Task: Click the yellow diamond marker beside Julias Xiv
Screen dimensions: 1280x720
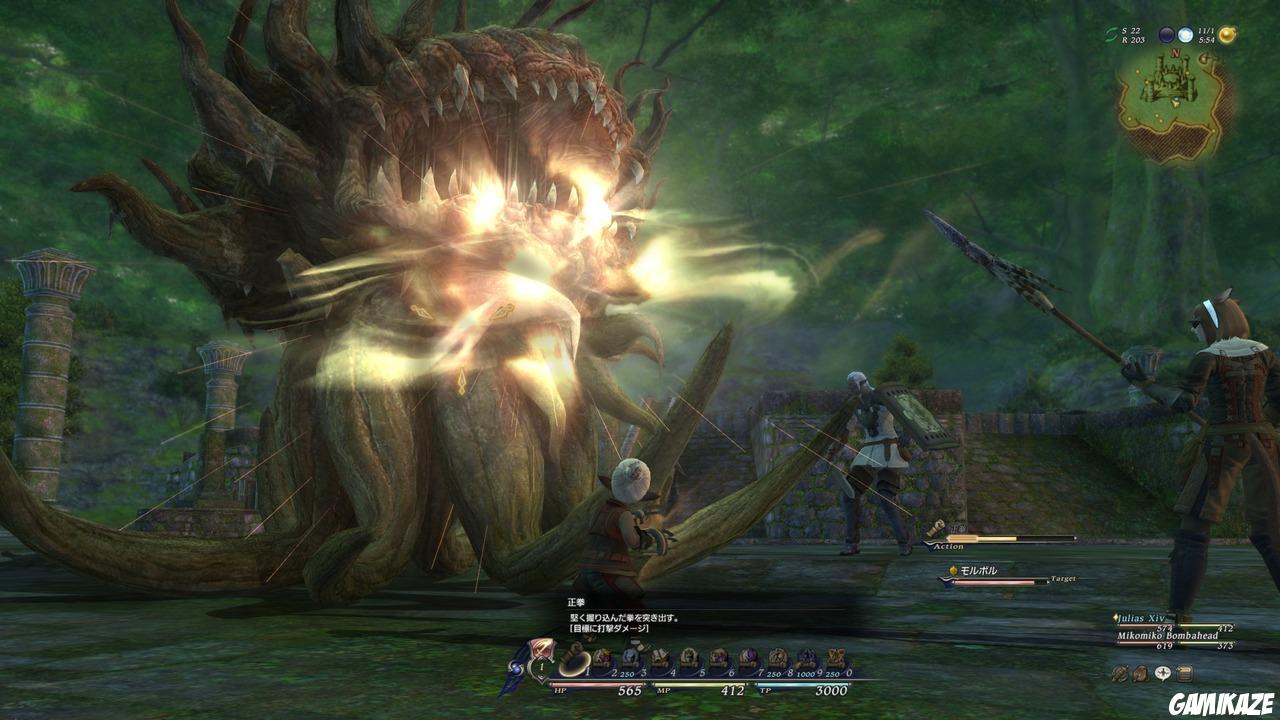Action: click(1115, 617)
